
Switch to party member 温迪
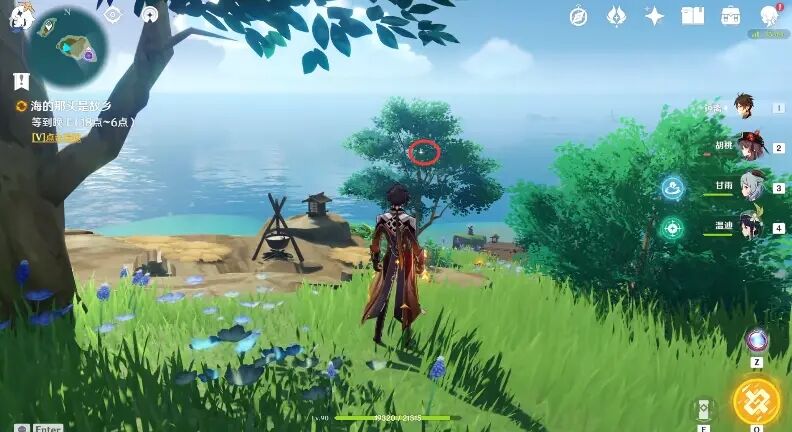click(x=750, y=227)
